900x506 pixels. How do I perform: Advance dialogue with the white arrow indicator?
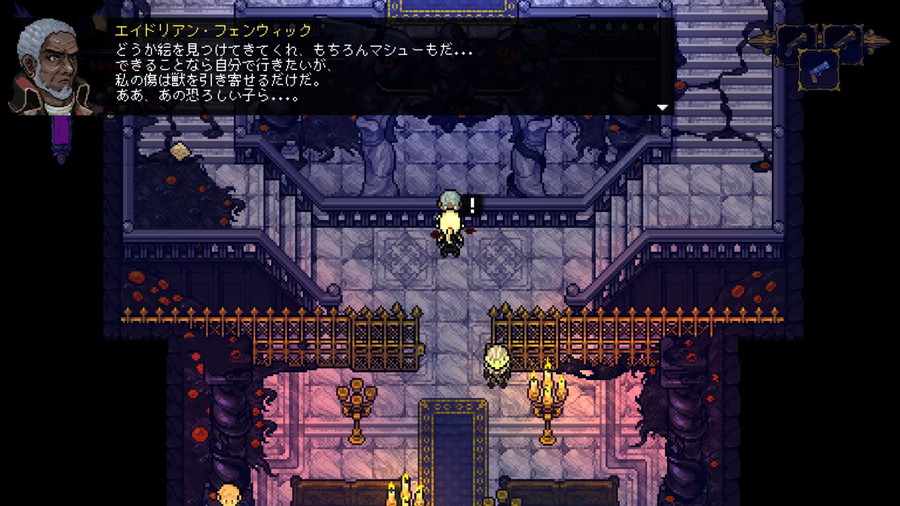click(x=662, y=107)
